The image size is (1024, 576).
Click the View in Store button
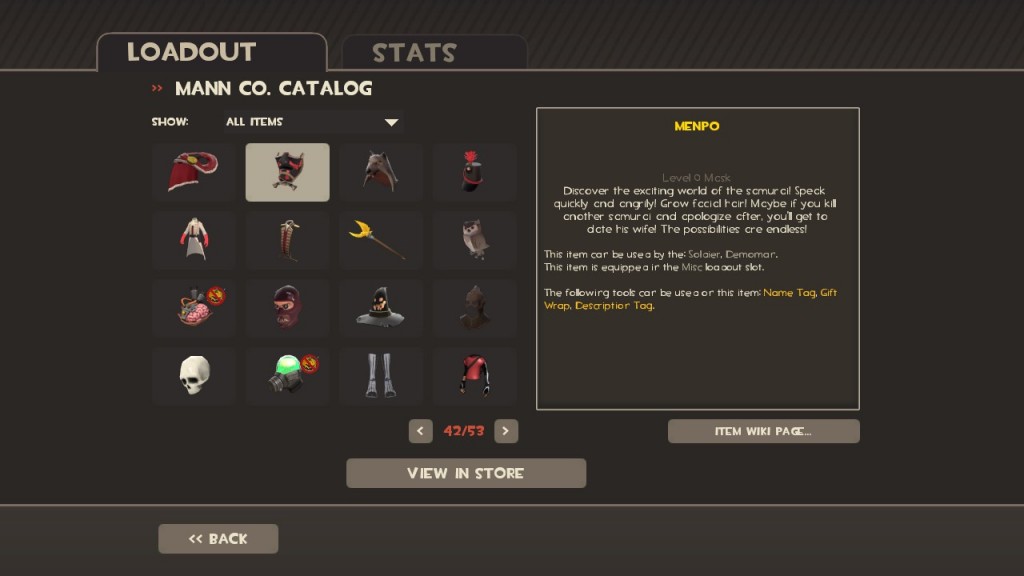466,473
